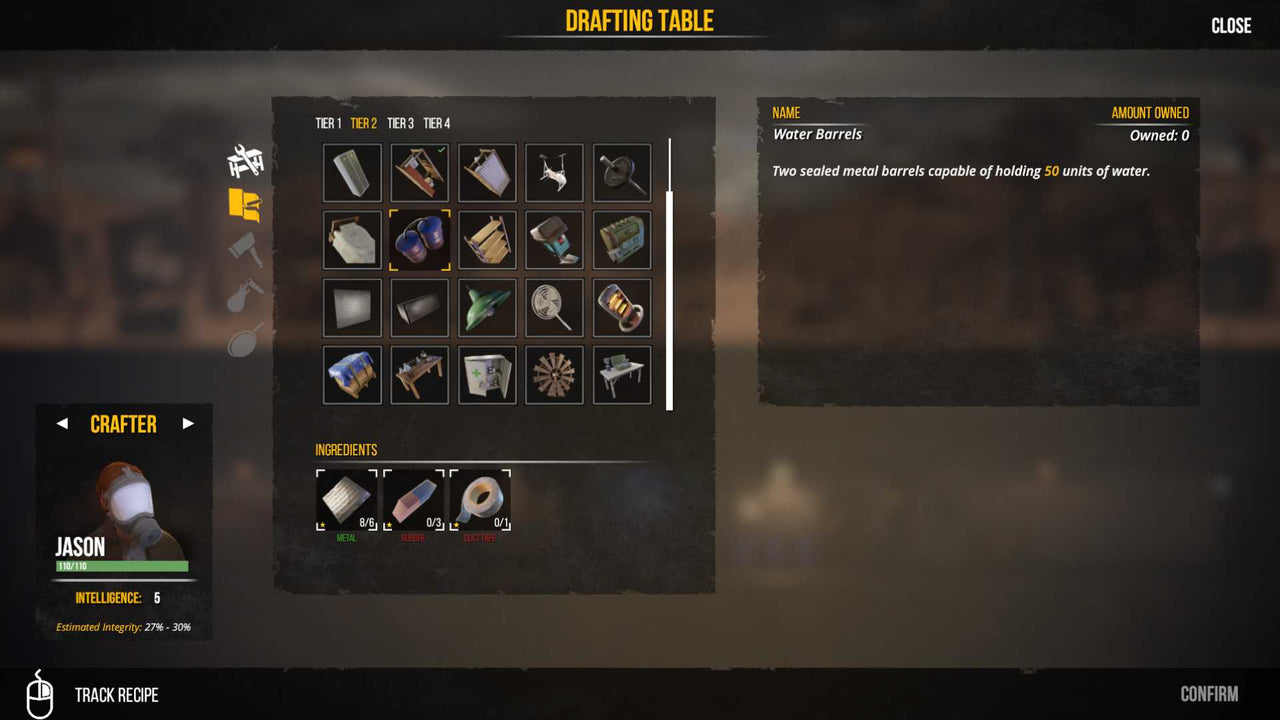Click Jason's green health bar

pos(122,565)
